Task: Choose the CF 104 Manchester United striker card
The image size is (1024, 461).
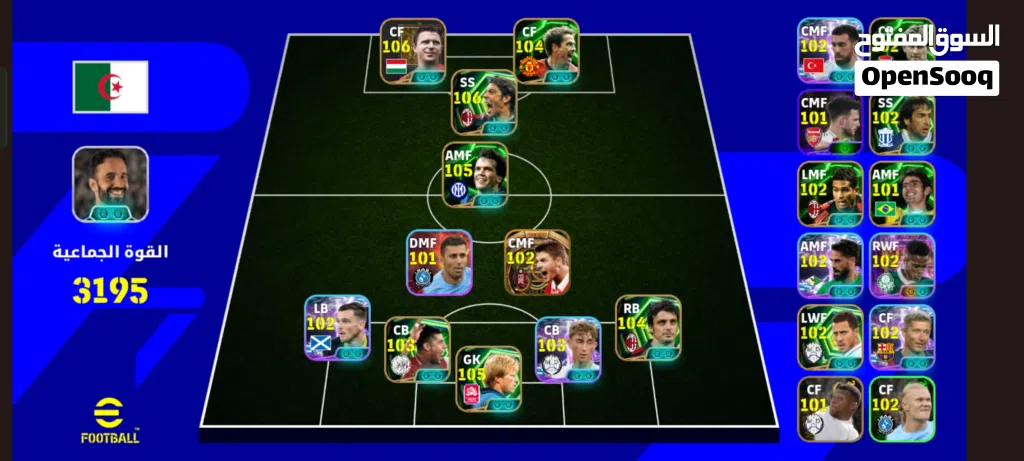Action: coord(546,51)
